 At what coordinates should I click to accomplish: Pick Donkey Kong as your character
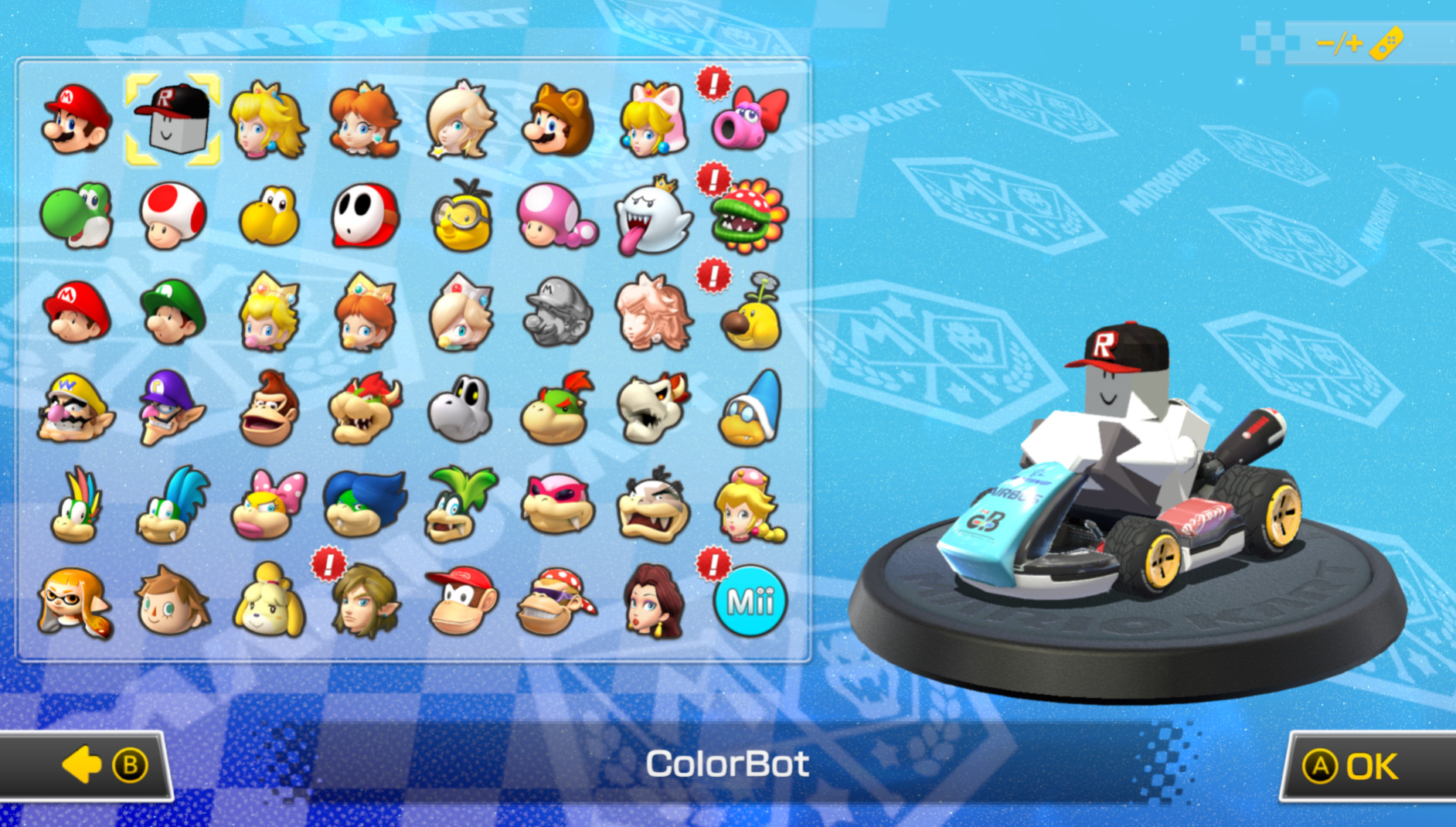[x=268, y=410]
